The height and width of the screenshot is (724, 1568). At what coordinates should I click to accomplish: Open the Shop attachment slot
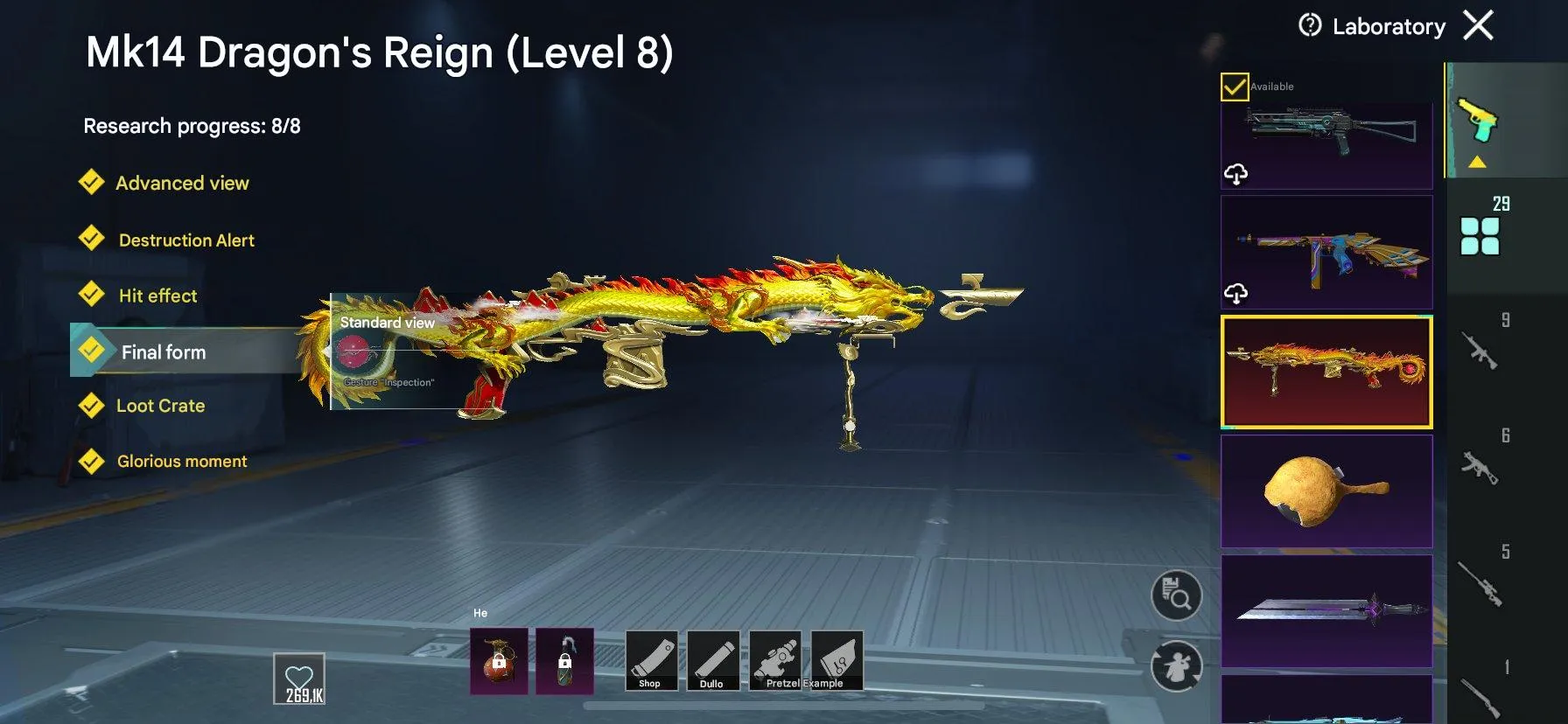click(651, 662)
